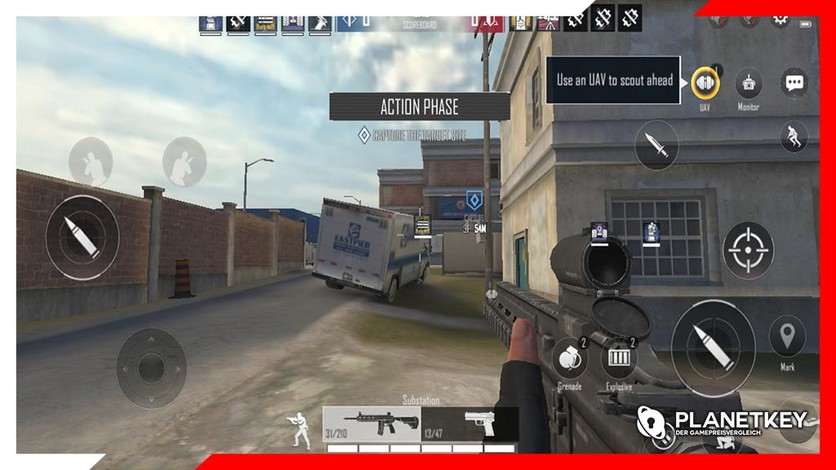836x470 pixels.
Task: Lean right with the right lean button
Action: point(184,161)
